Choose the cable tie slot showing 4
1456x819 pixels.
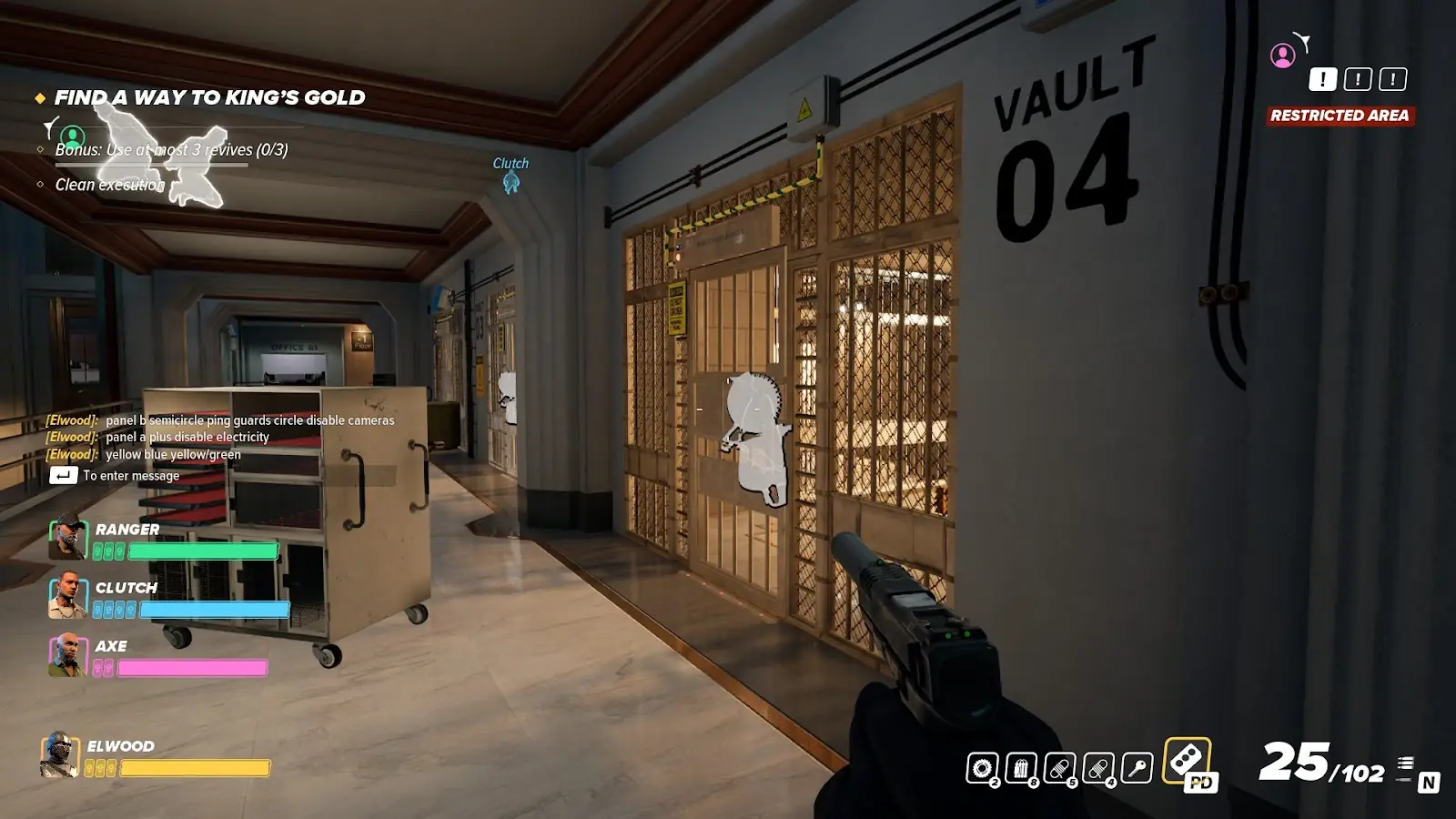click(x=1099, y=769)
